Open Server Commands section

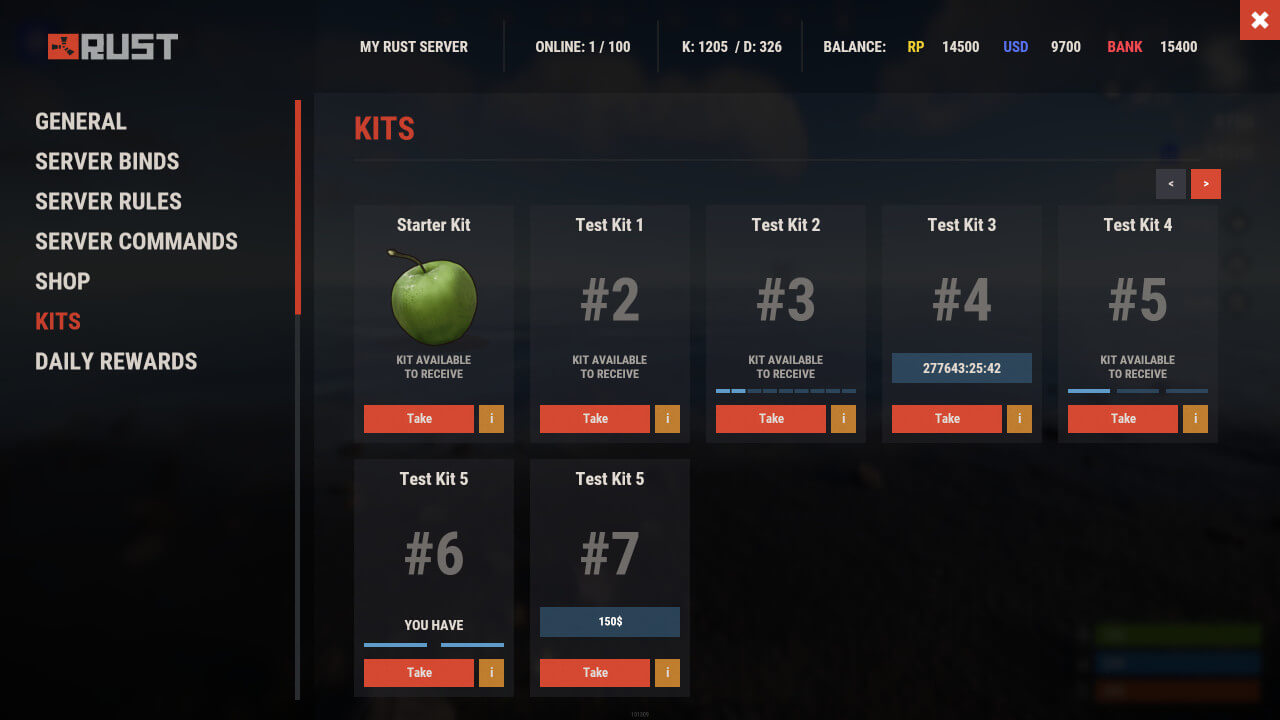click(x=136, y=242)
